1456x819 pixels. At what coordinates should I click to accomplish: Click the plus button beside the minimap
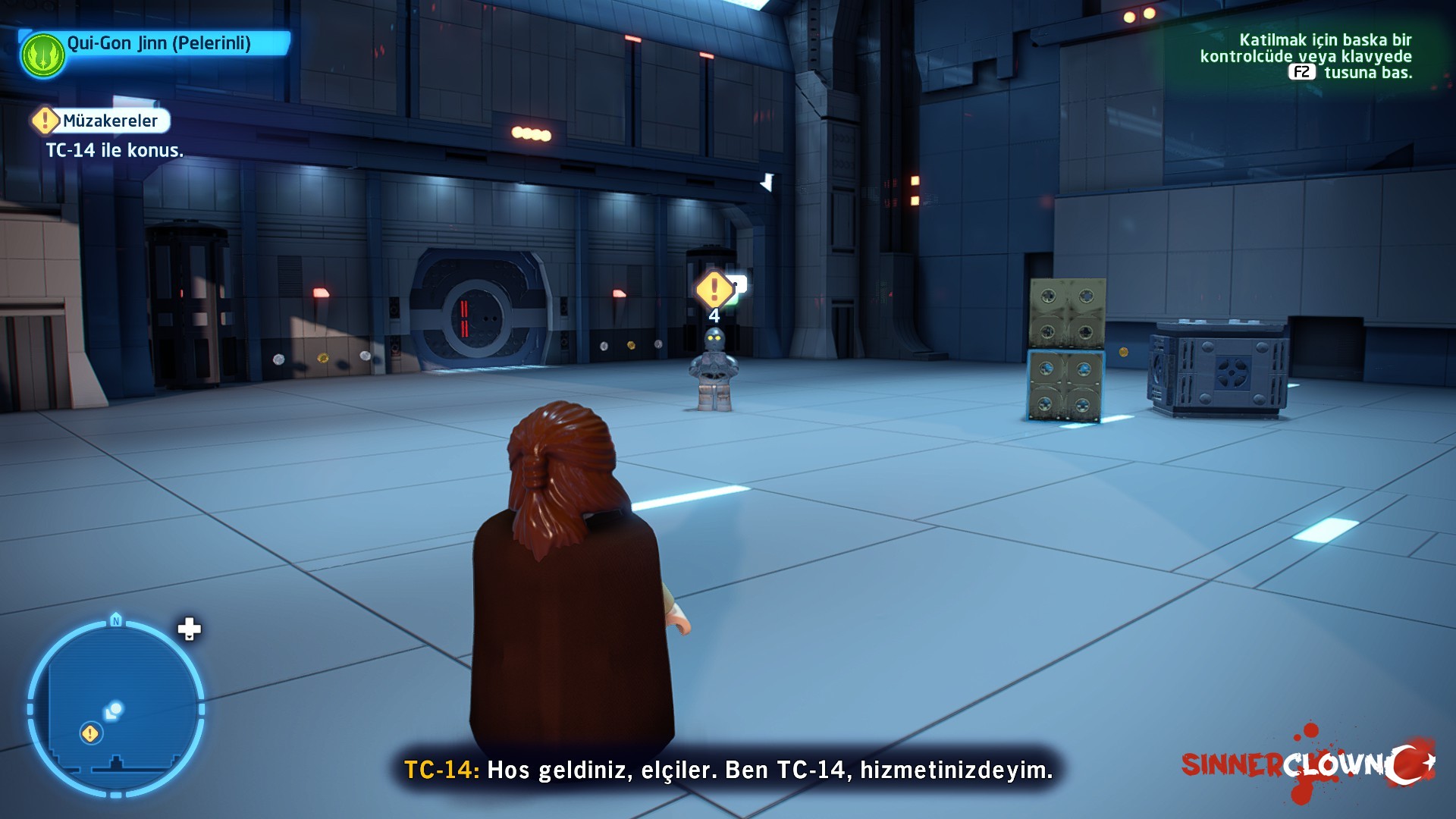point(189,629)
